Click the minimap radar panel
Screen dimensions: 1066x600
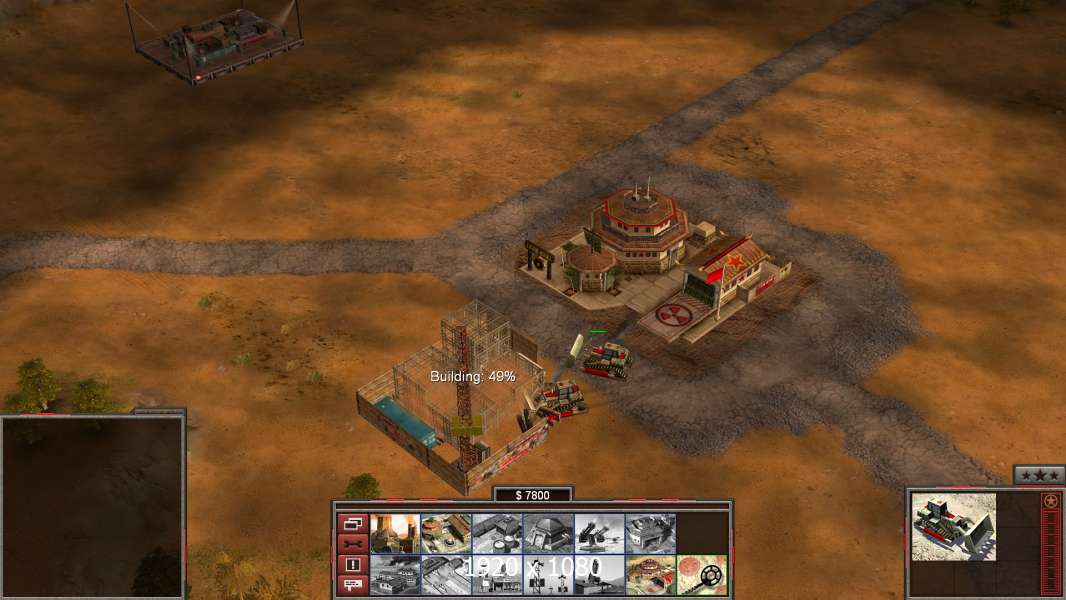(x=92, y=506)
